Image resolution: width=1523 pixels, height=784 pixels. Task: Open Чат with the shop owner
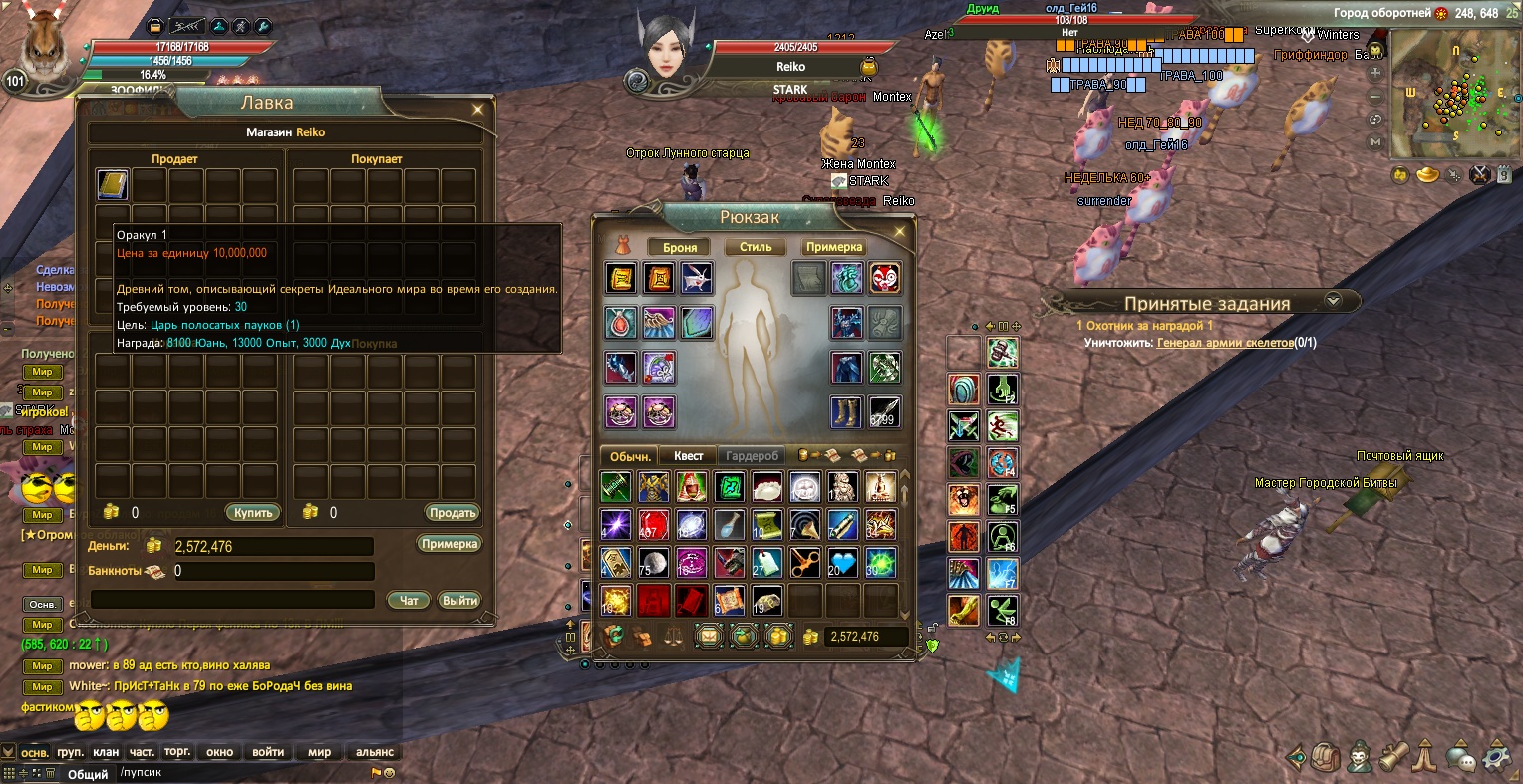pyautogui.click(x=409, y=601)
